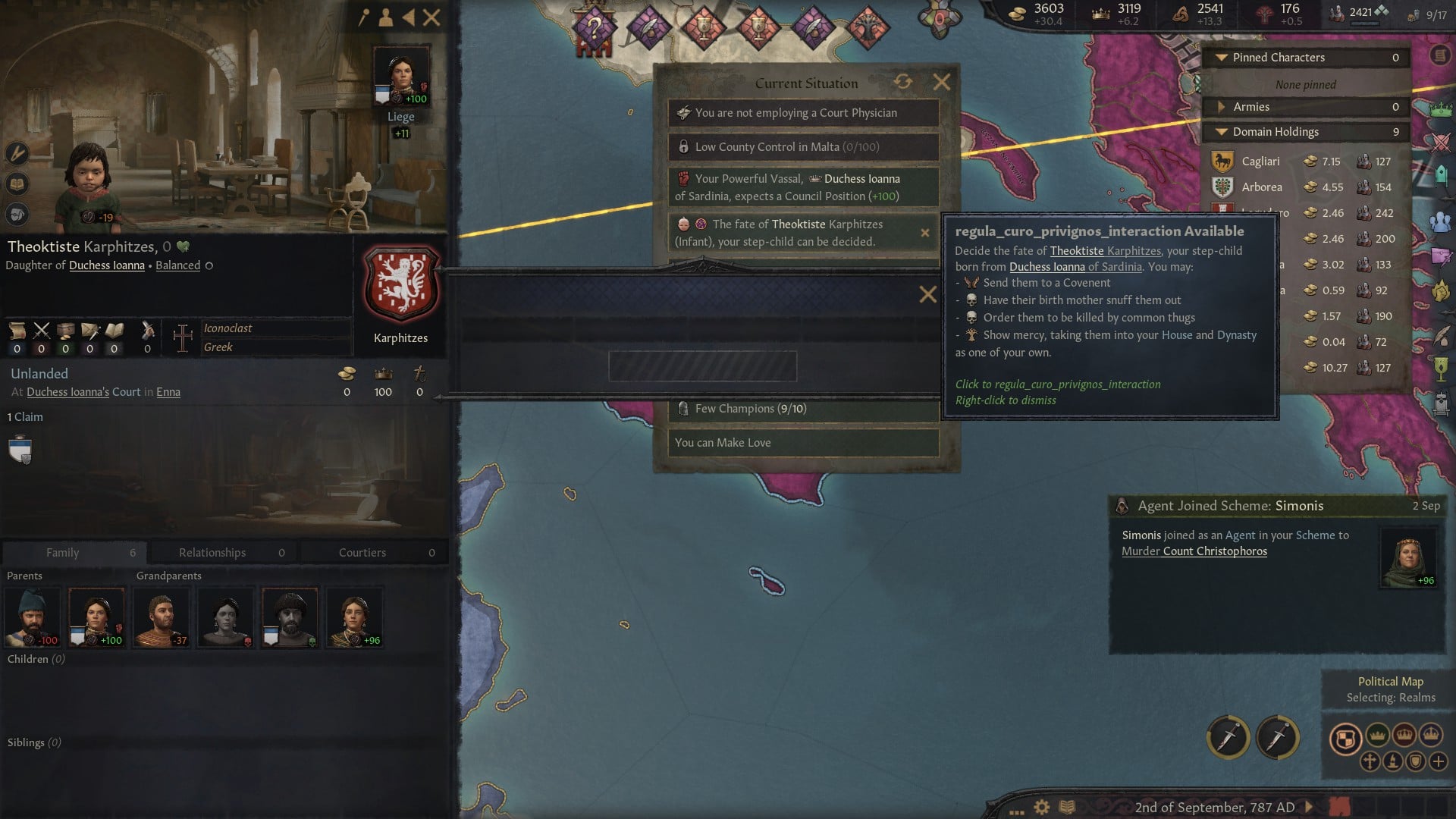The height and width of the screenshot is (819, 1456).
Task: Toggle the Houses shield map mode
Action: pyautogui.click(x=1415, y=762)
